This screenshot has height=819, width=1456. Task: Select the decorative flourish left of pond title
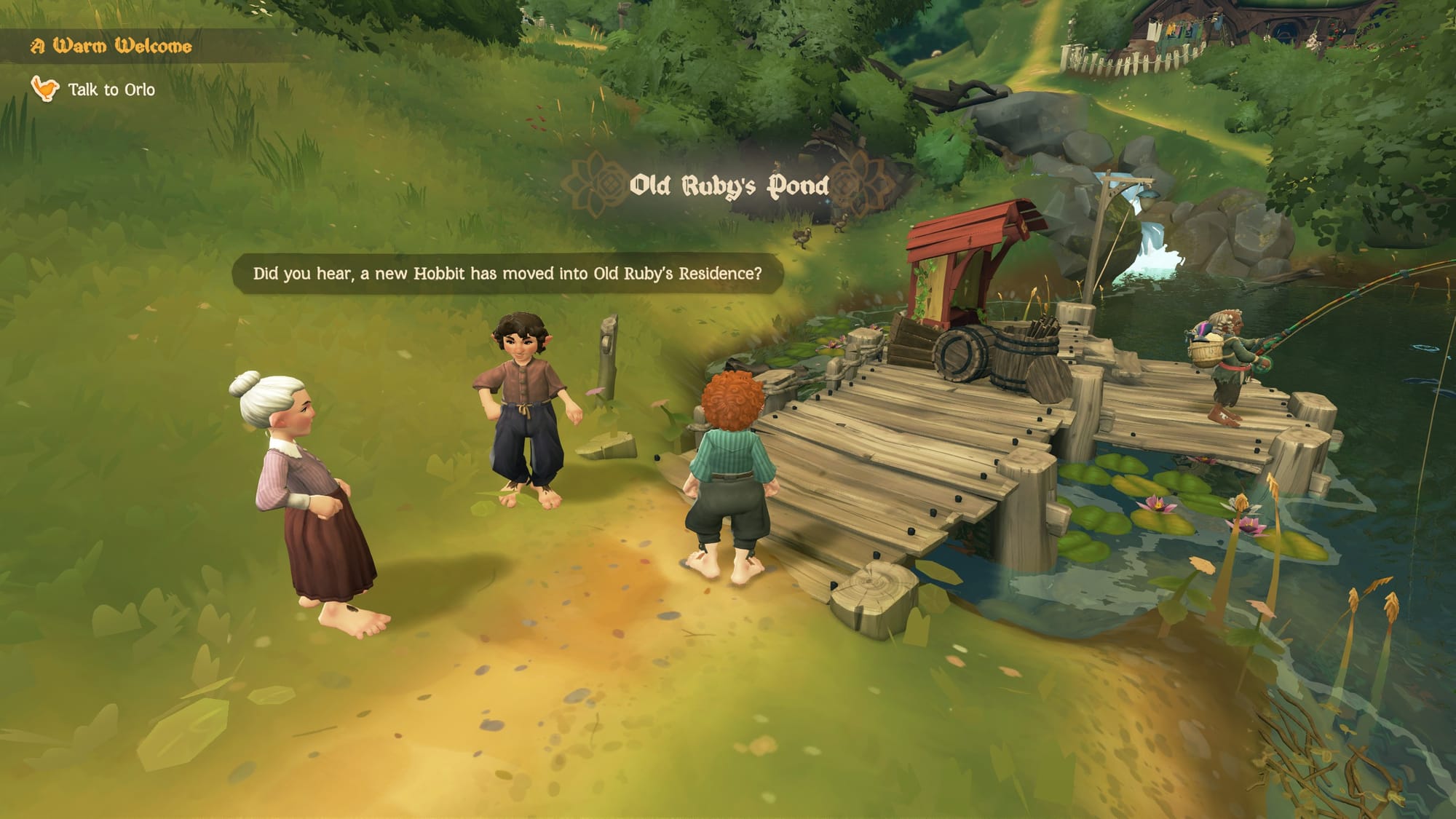point(593,183)
